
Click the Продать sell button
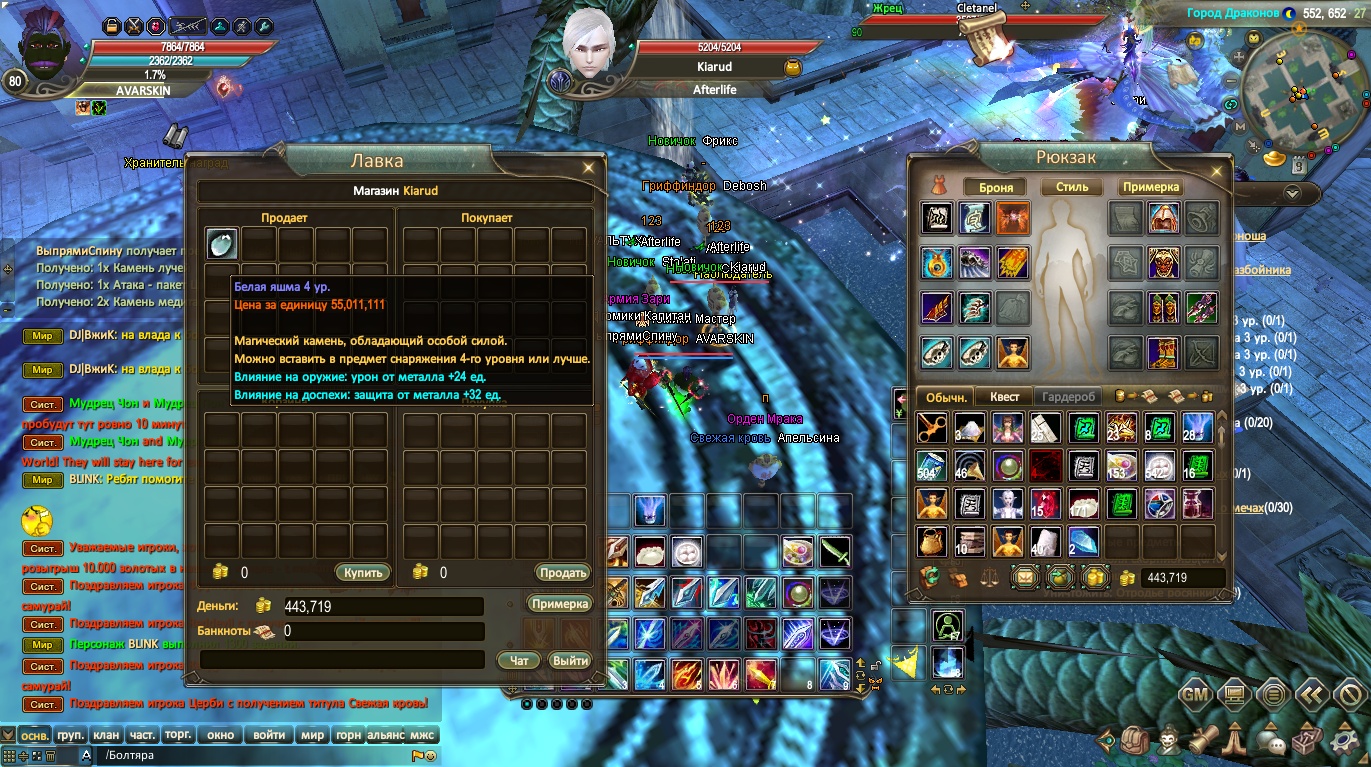tap(562, 573)
